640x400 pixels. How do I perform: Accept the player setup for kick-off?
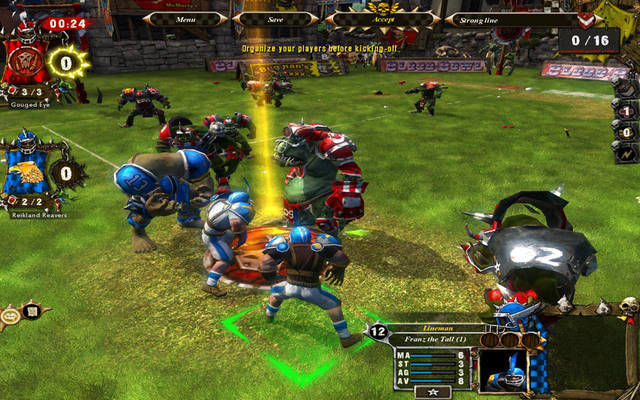tap(382, 18)
